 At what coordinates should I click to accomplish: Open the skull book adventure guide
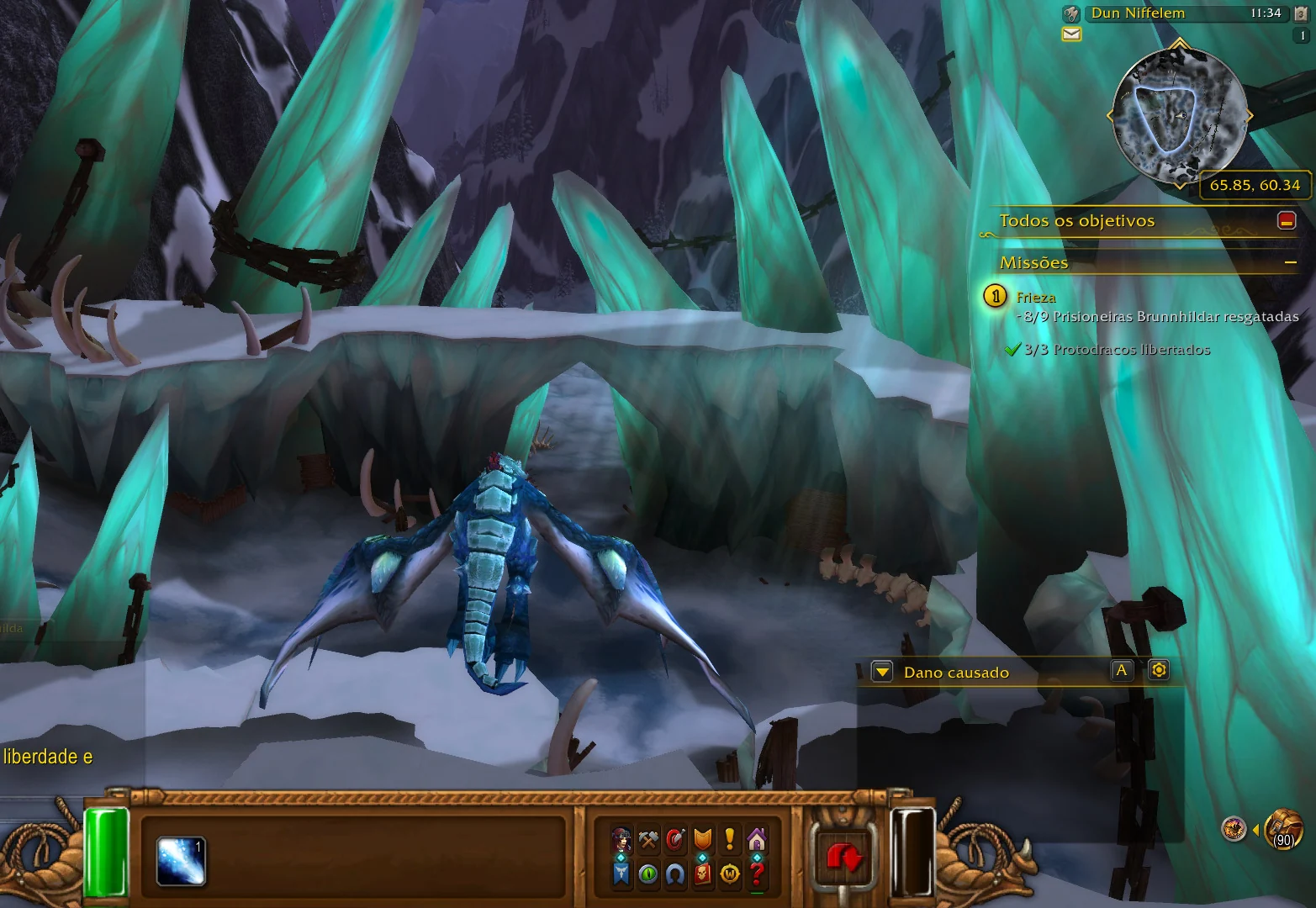pos(702,874)
